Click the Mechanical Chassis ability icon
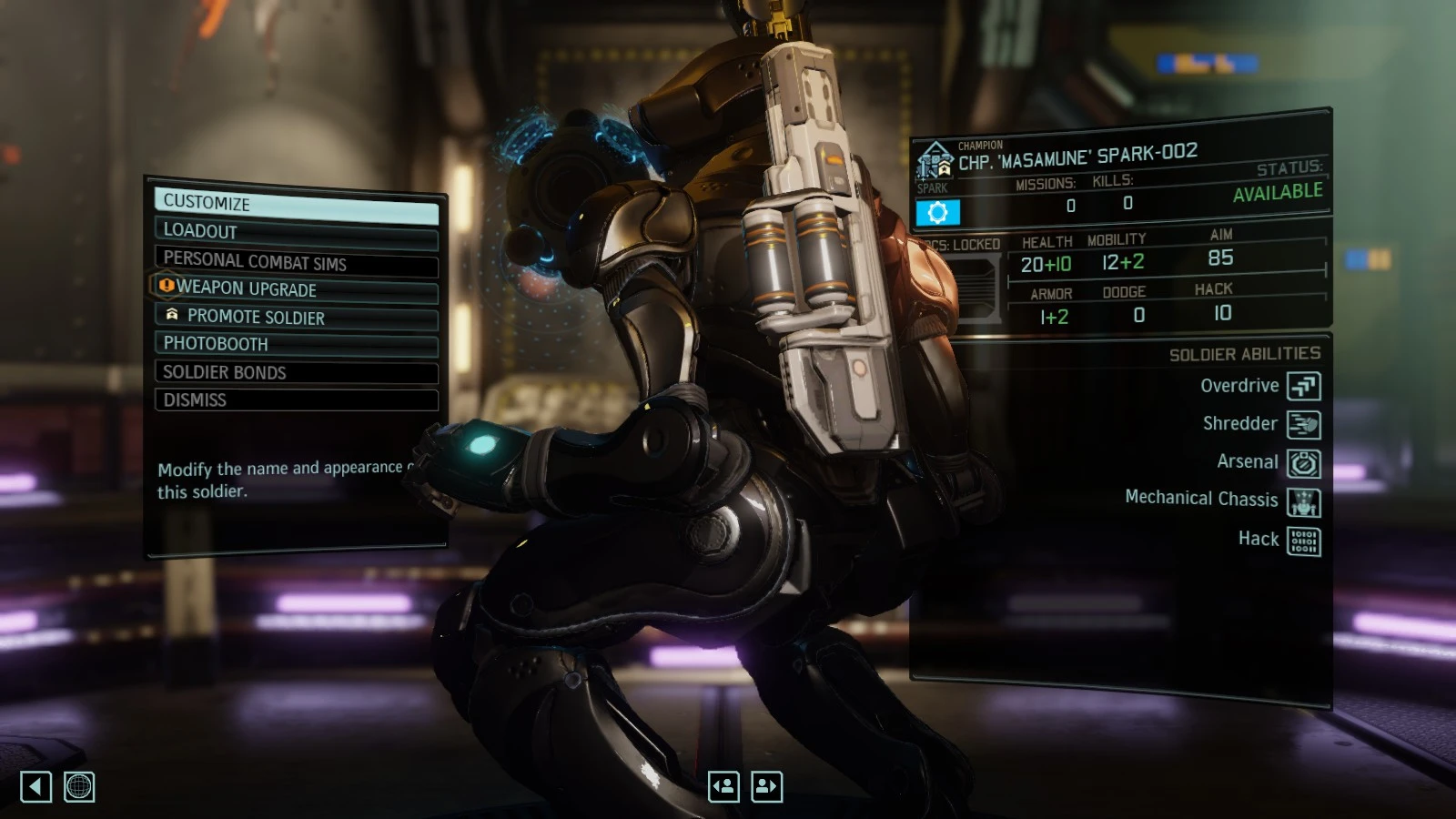 click(1305, 500)
